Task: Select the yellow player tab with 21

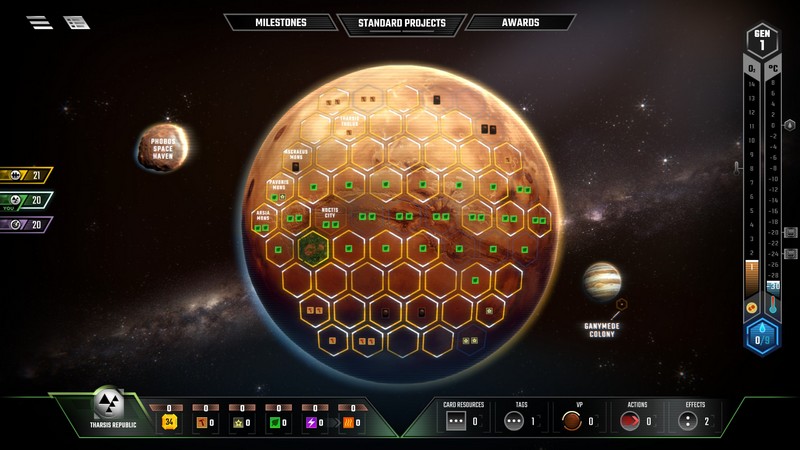Action: [26, 175]
